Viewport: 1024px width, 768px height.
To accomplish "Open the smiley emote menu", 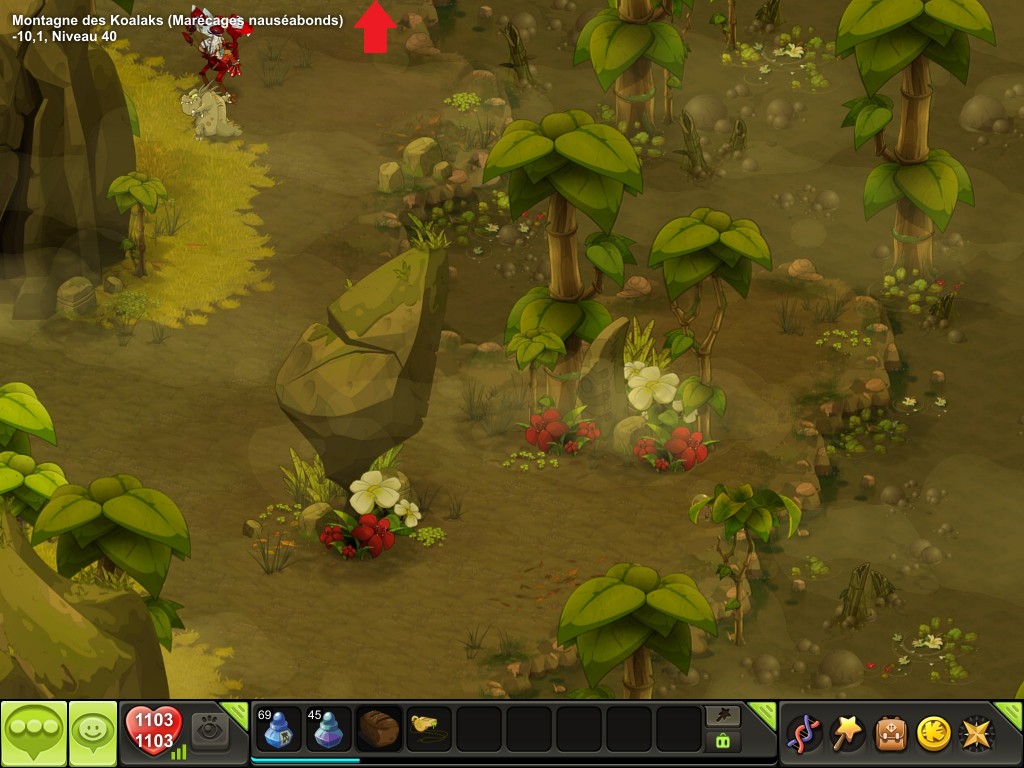I will (92, 733).
